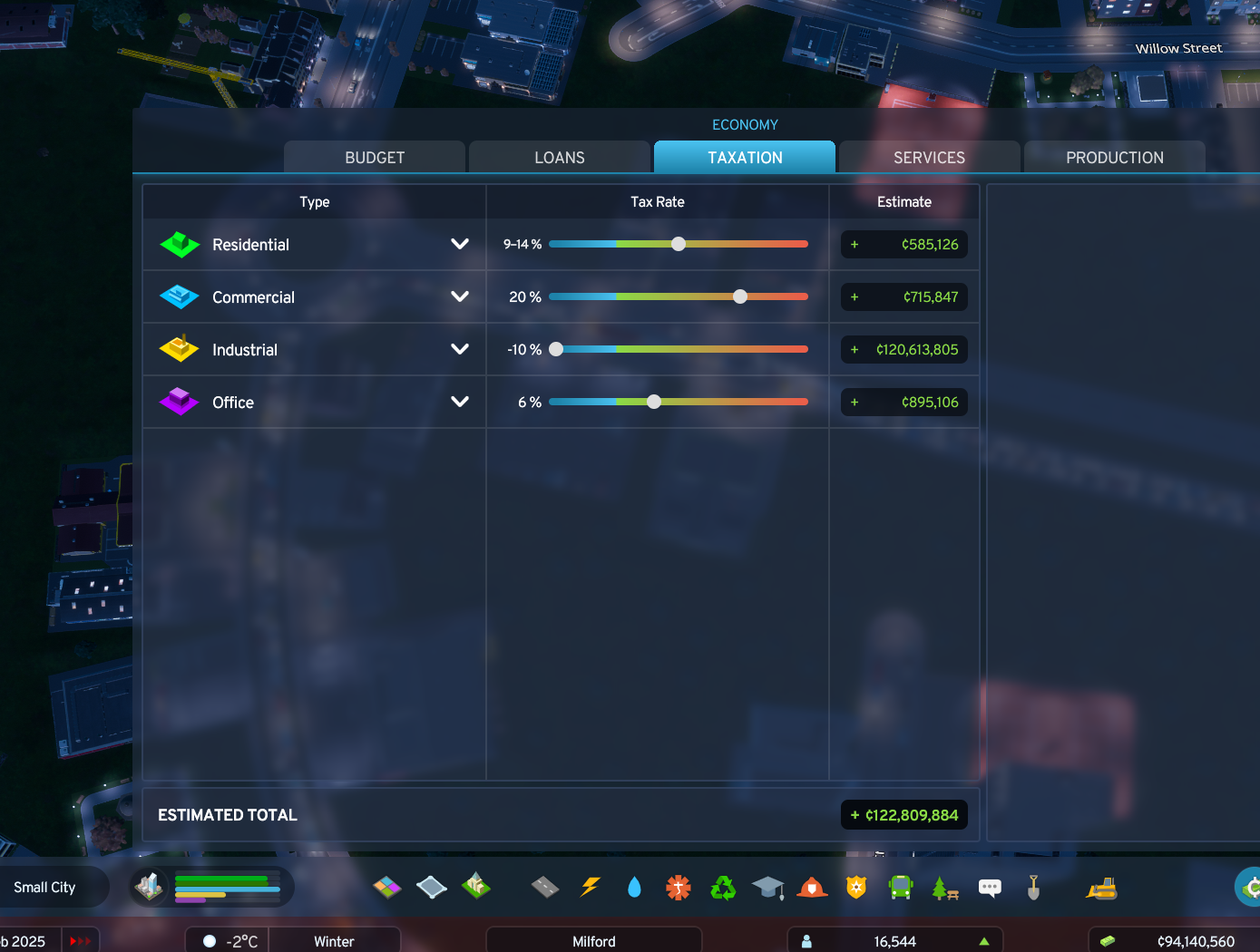Viewport: 1260px width, 952px height.
Task: Open the Services tab in Economy panel
Action: point(929,157)
